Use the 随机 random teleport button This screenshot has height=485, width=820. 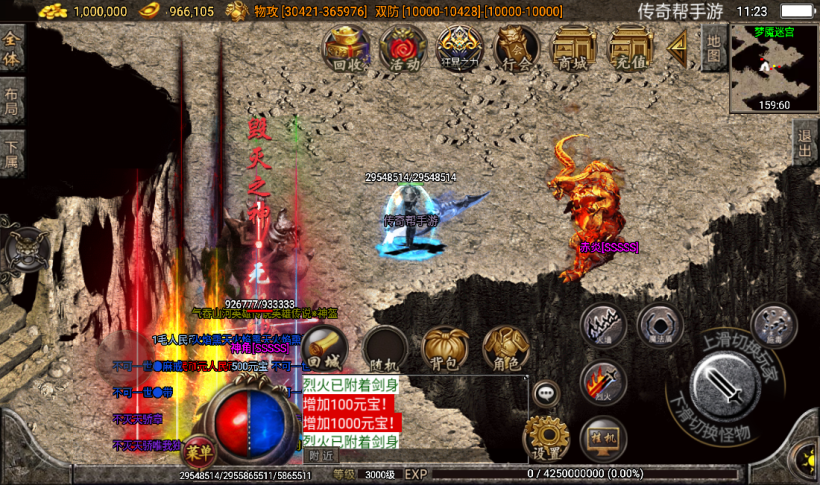[385, 347]
